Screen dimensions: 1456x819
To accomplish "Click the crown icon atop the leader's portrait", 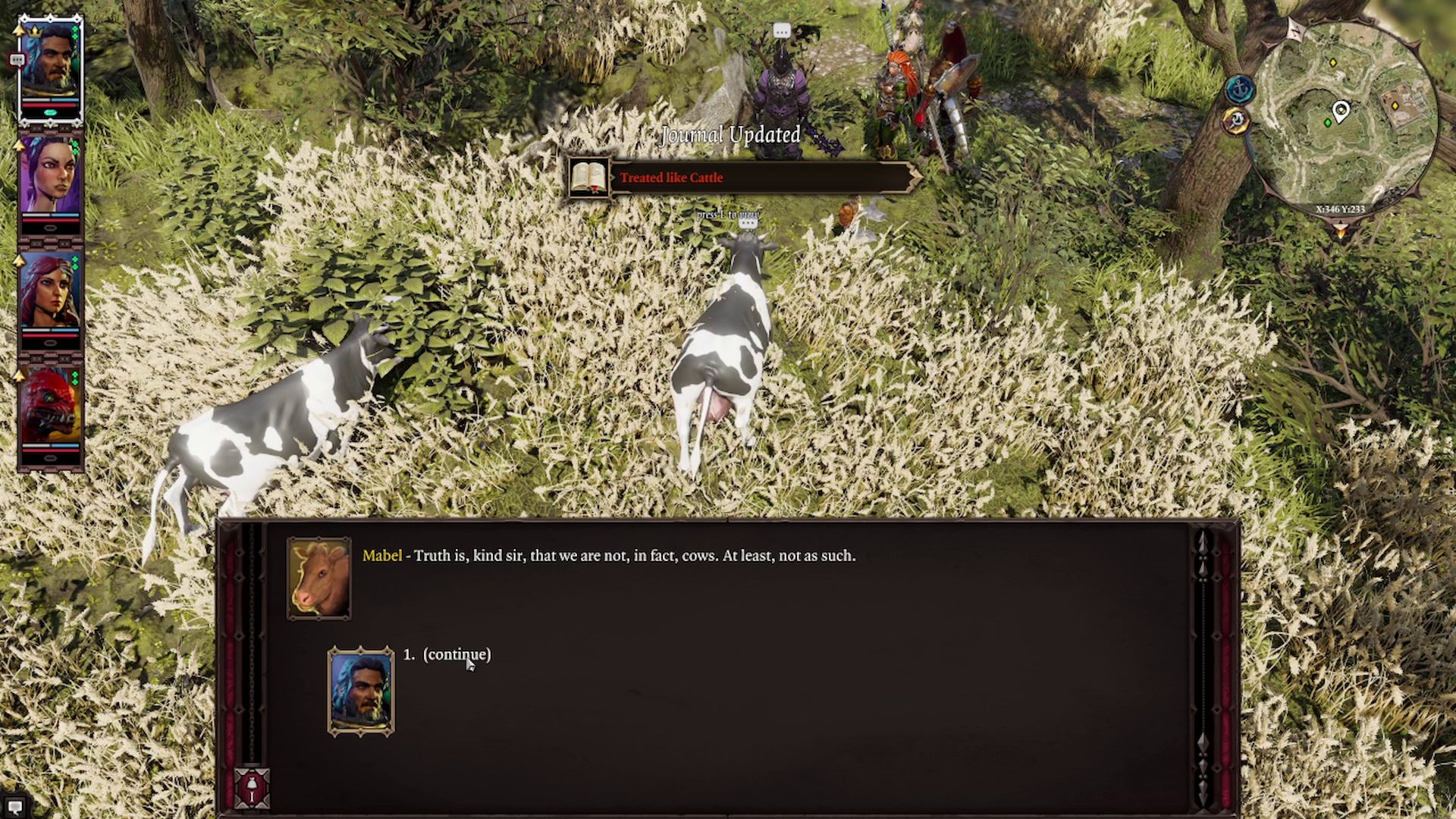I will (x=33, y=33).
